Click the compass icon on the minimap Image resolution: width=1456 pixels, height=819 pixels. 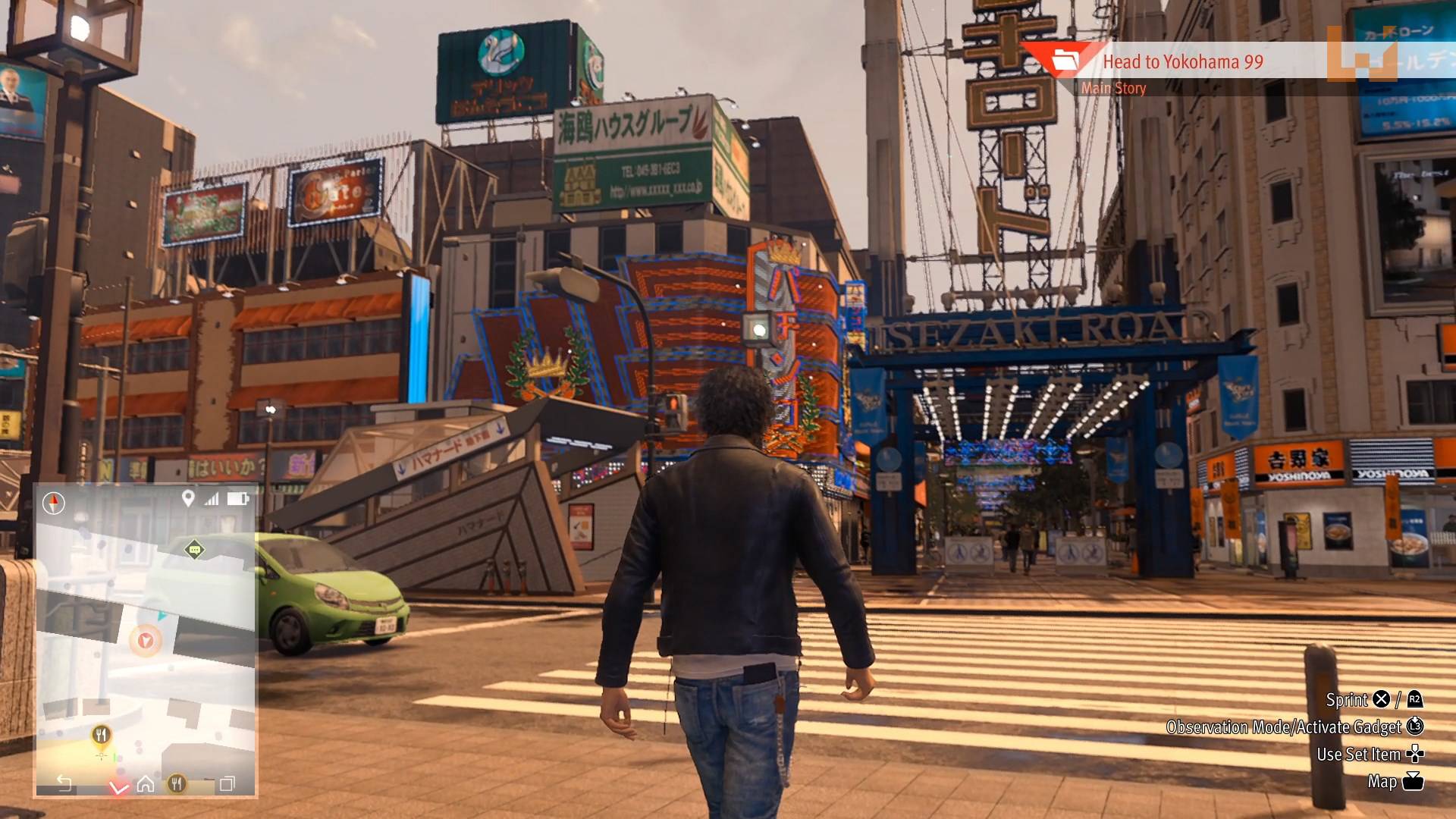(54, 503)
